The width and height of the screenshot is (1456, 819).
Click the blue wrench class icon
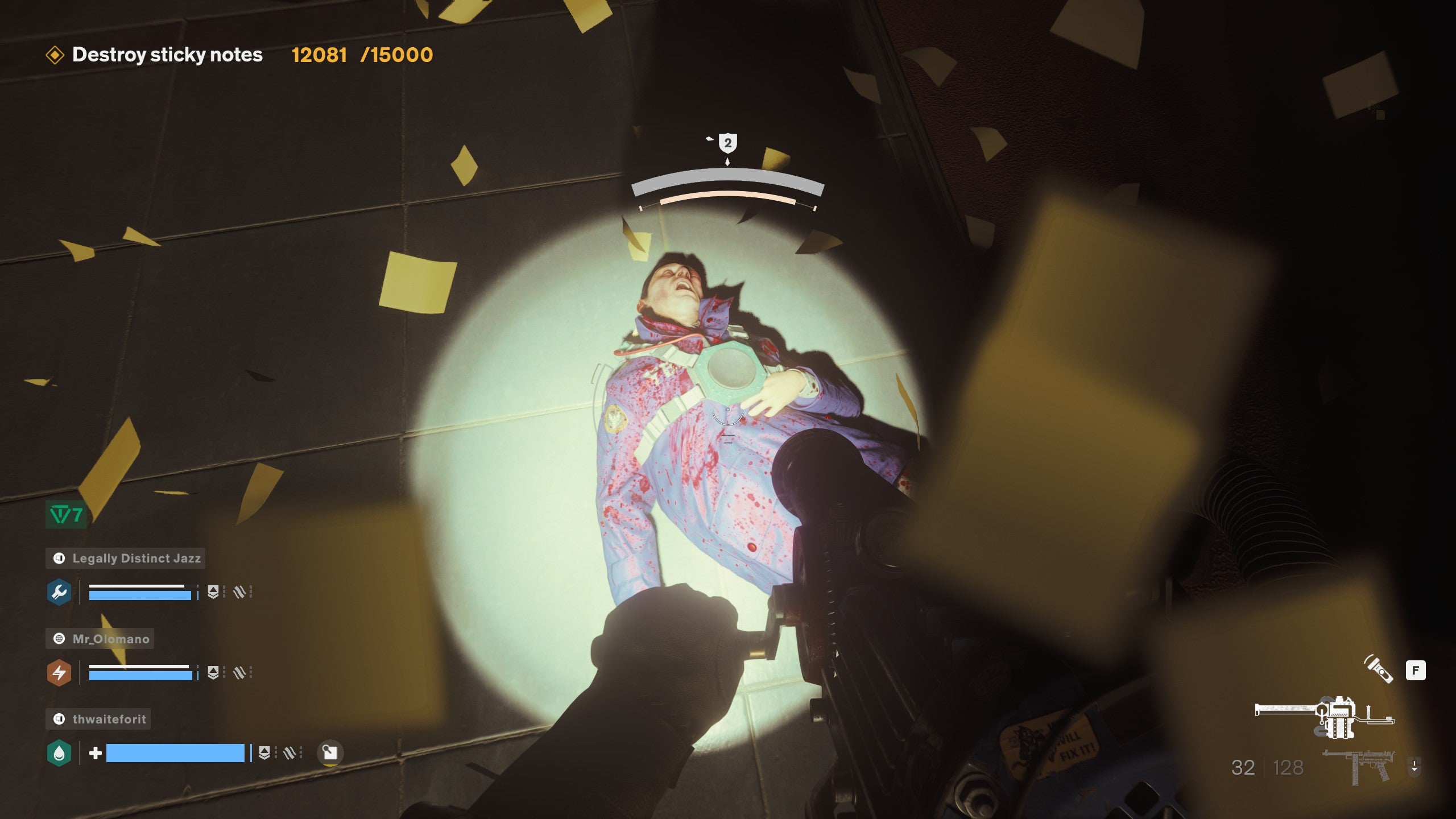(x=59, y=592)
